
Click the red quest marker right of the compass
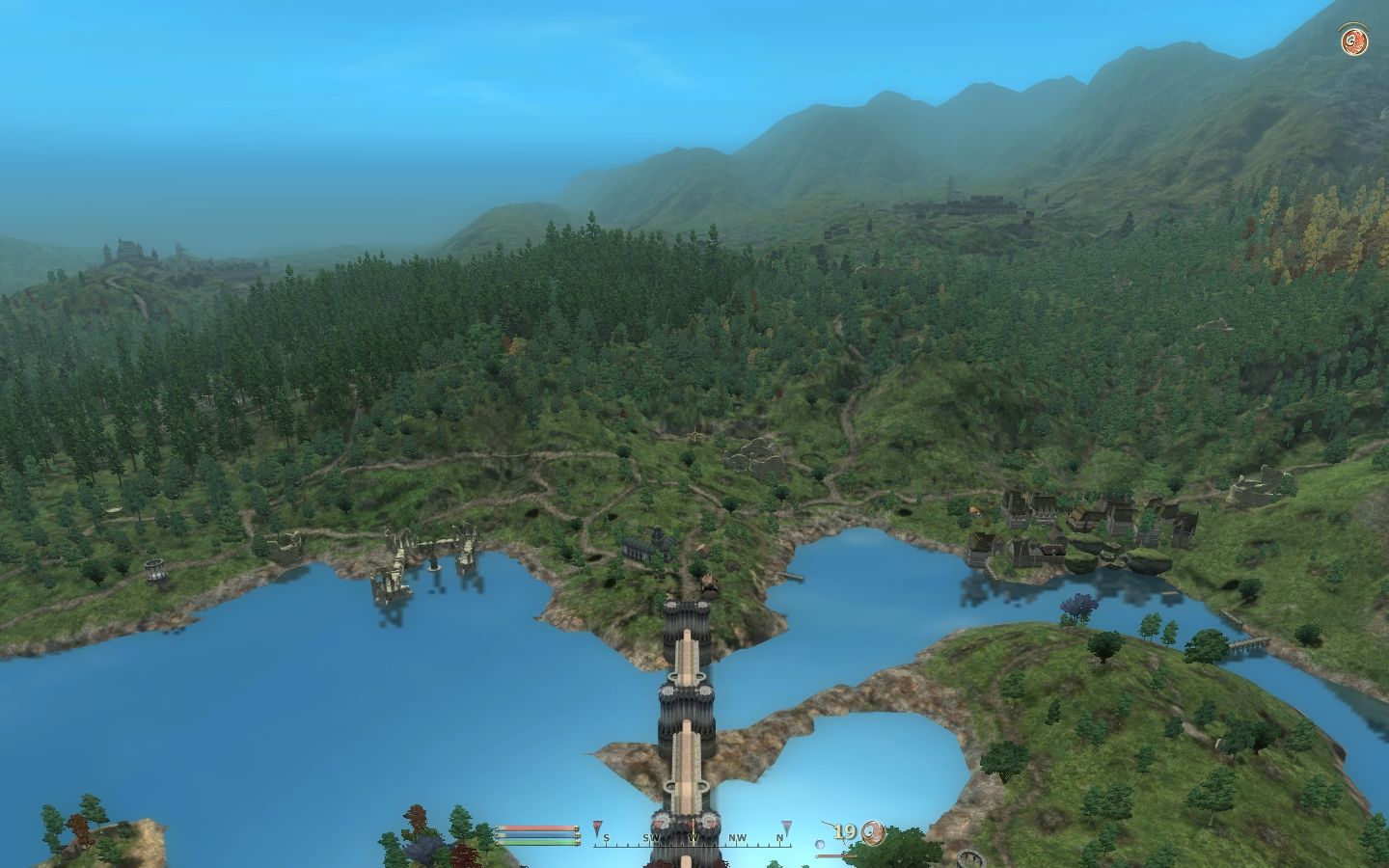(x=786, y=827)
